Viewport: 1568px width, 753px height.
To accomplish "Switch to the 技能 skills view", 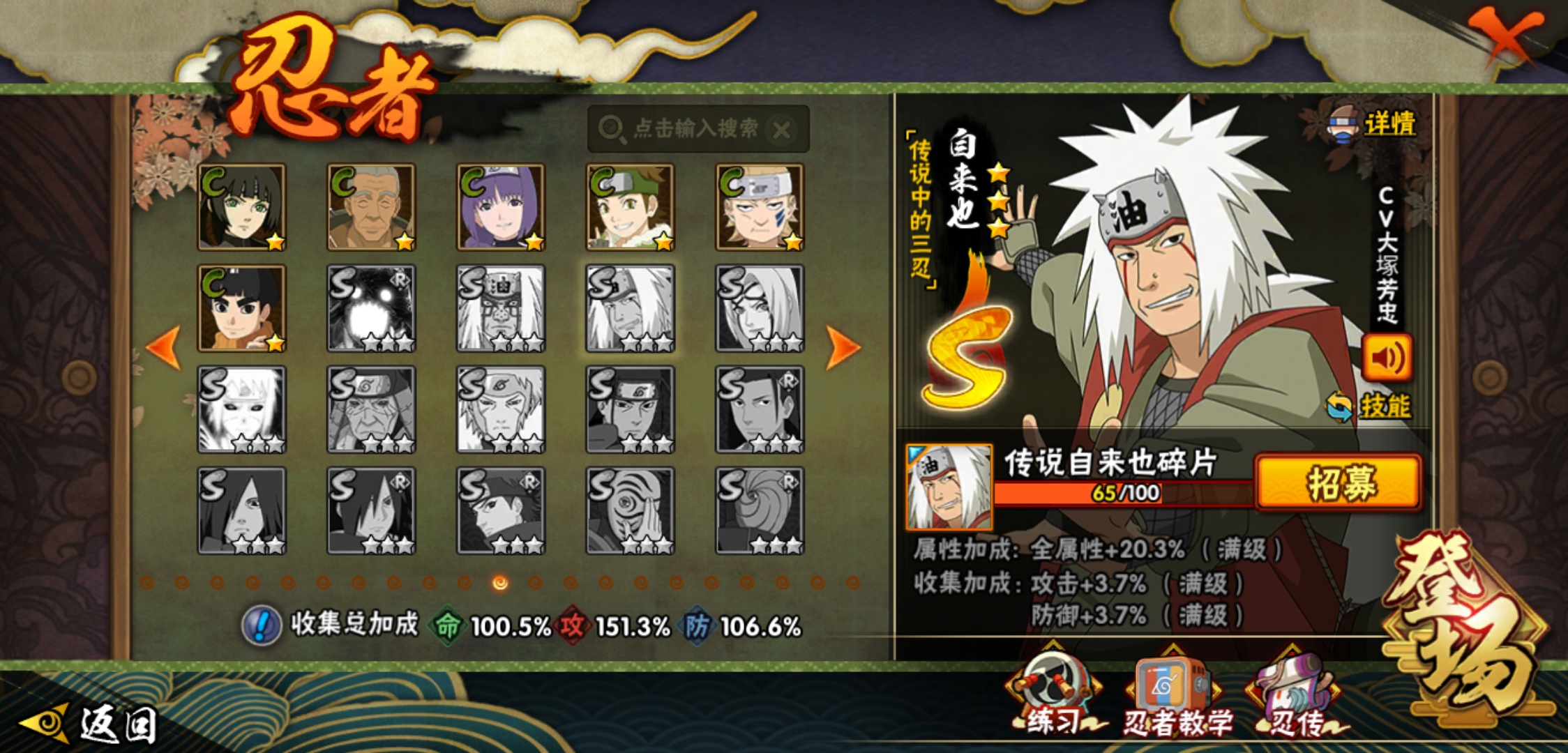I will (1371, 406).
